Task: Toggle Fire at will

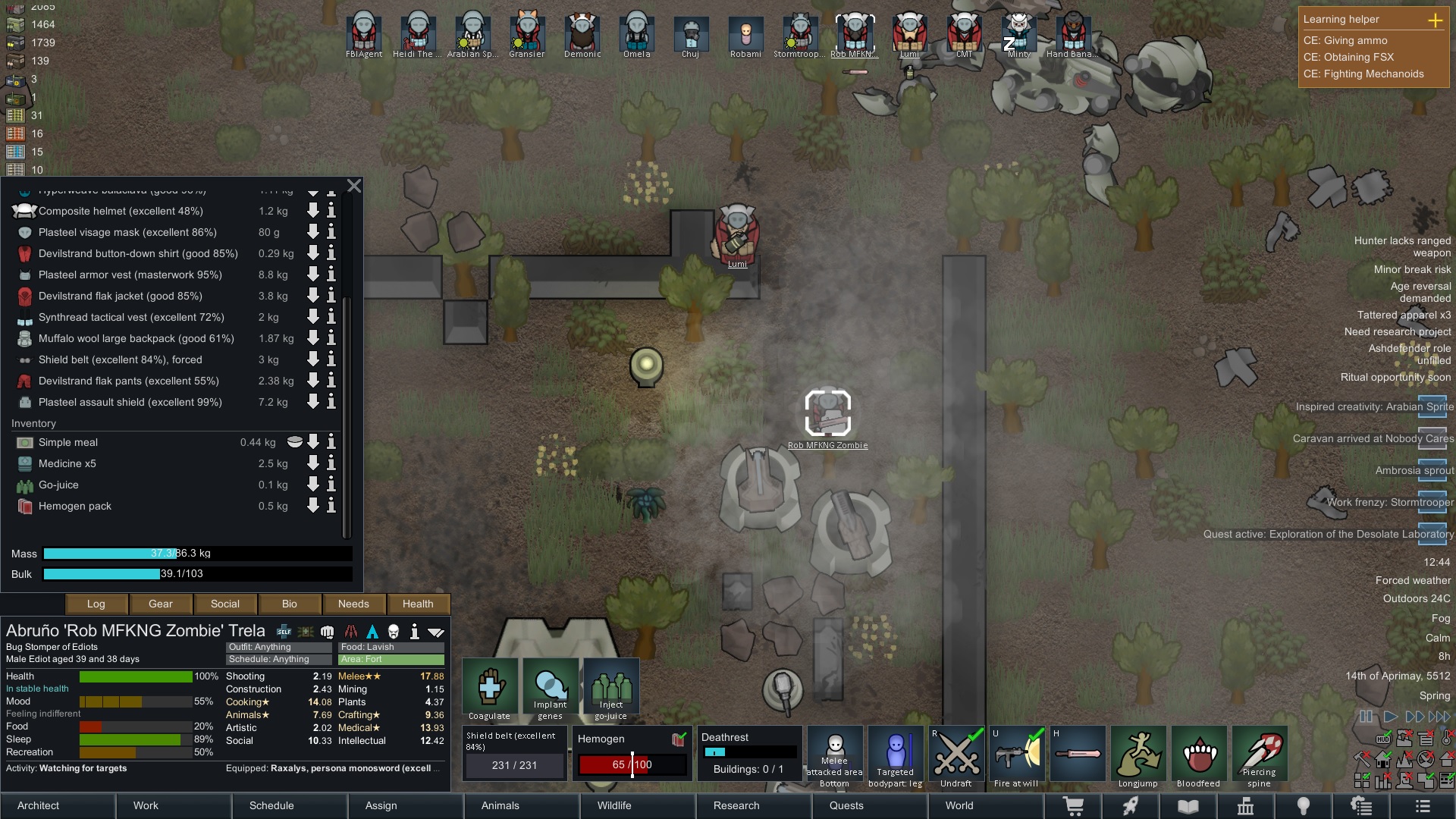Action: point(1017,757)
